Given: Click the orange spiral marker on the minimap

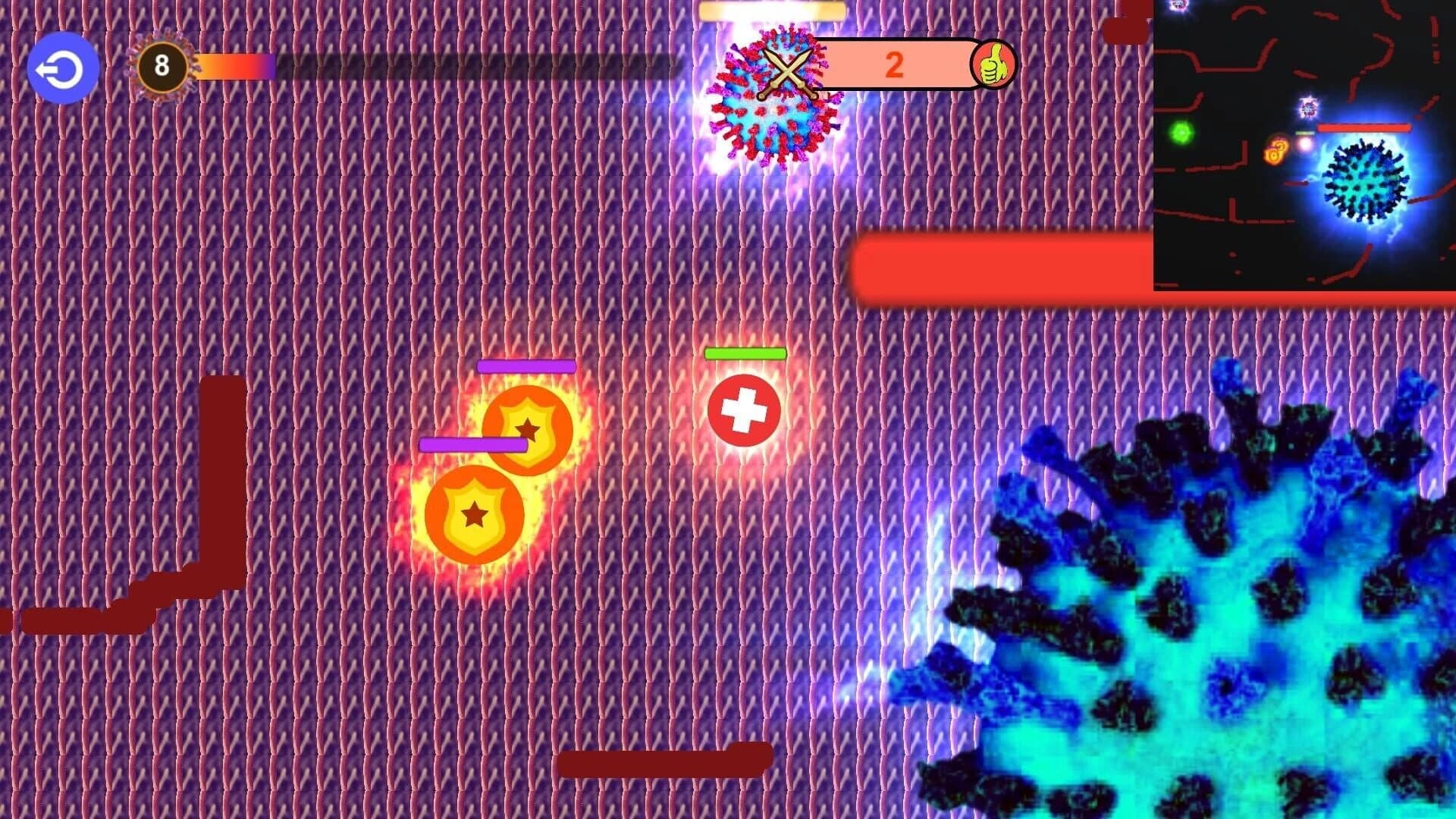Looking at the screenshot, I should (1276, 152).
